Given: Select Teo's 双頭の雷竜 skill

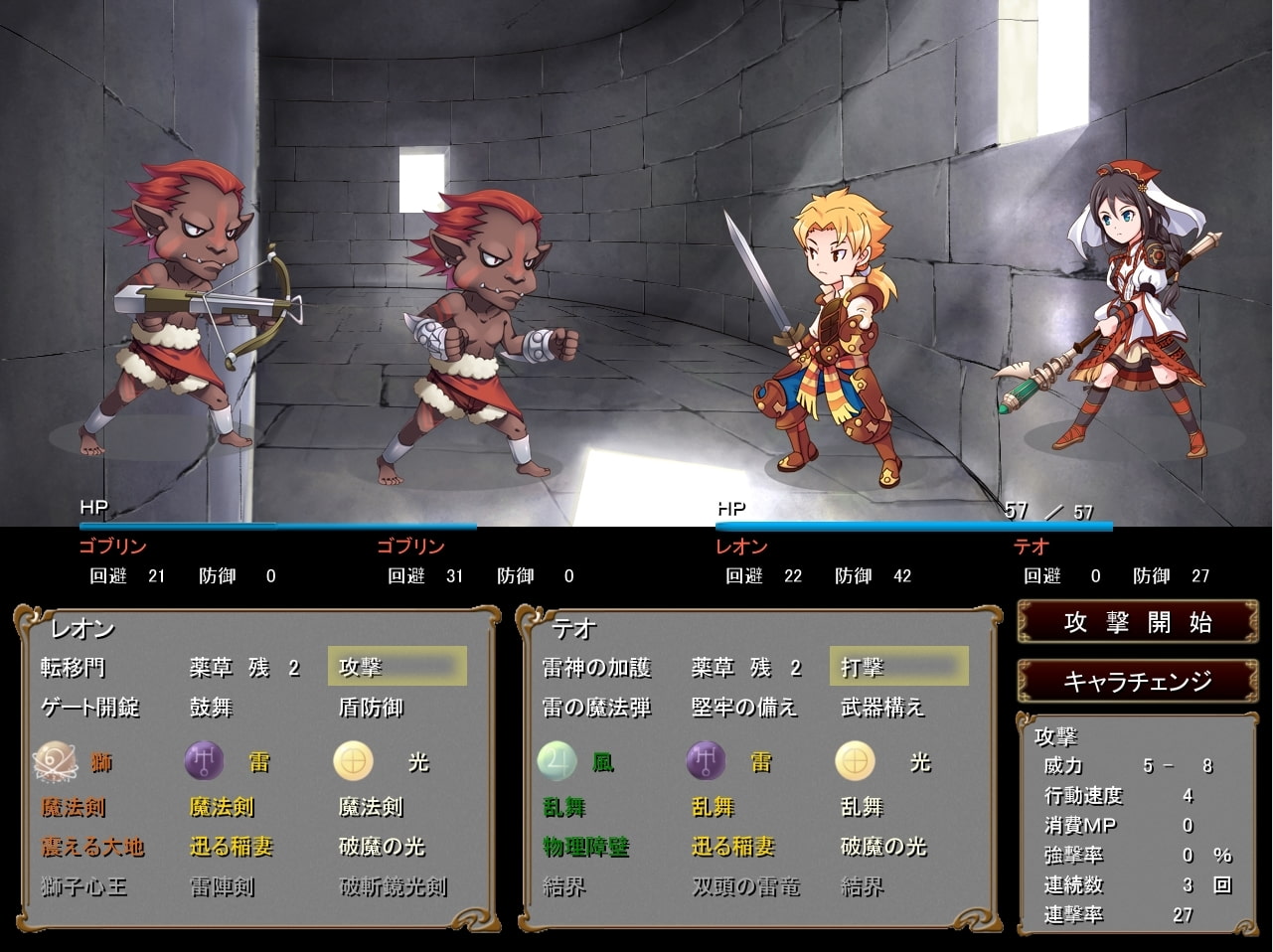Looking at the screenshot, I should click(x=745, y=886).
